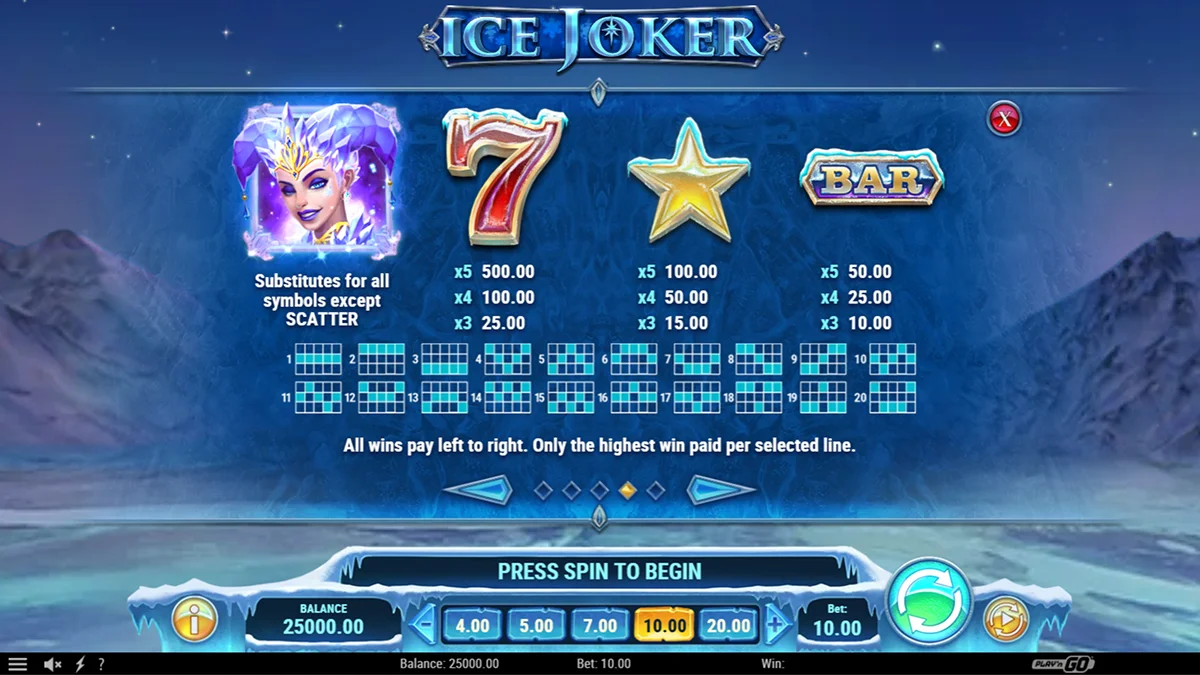Select the 4.00 bet amount
The height and width of the screenshot is (675, 1200).
[x=472, y=626]
